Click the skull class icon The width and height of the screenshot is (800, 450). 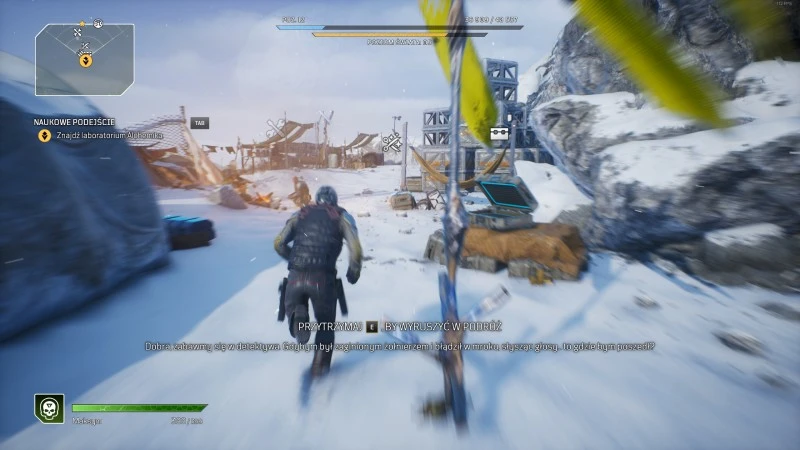pos(49,408)
